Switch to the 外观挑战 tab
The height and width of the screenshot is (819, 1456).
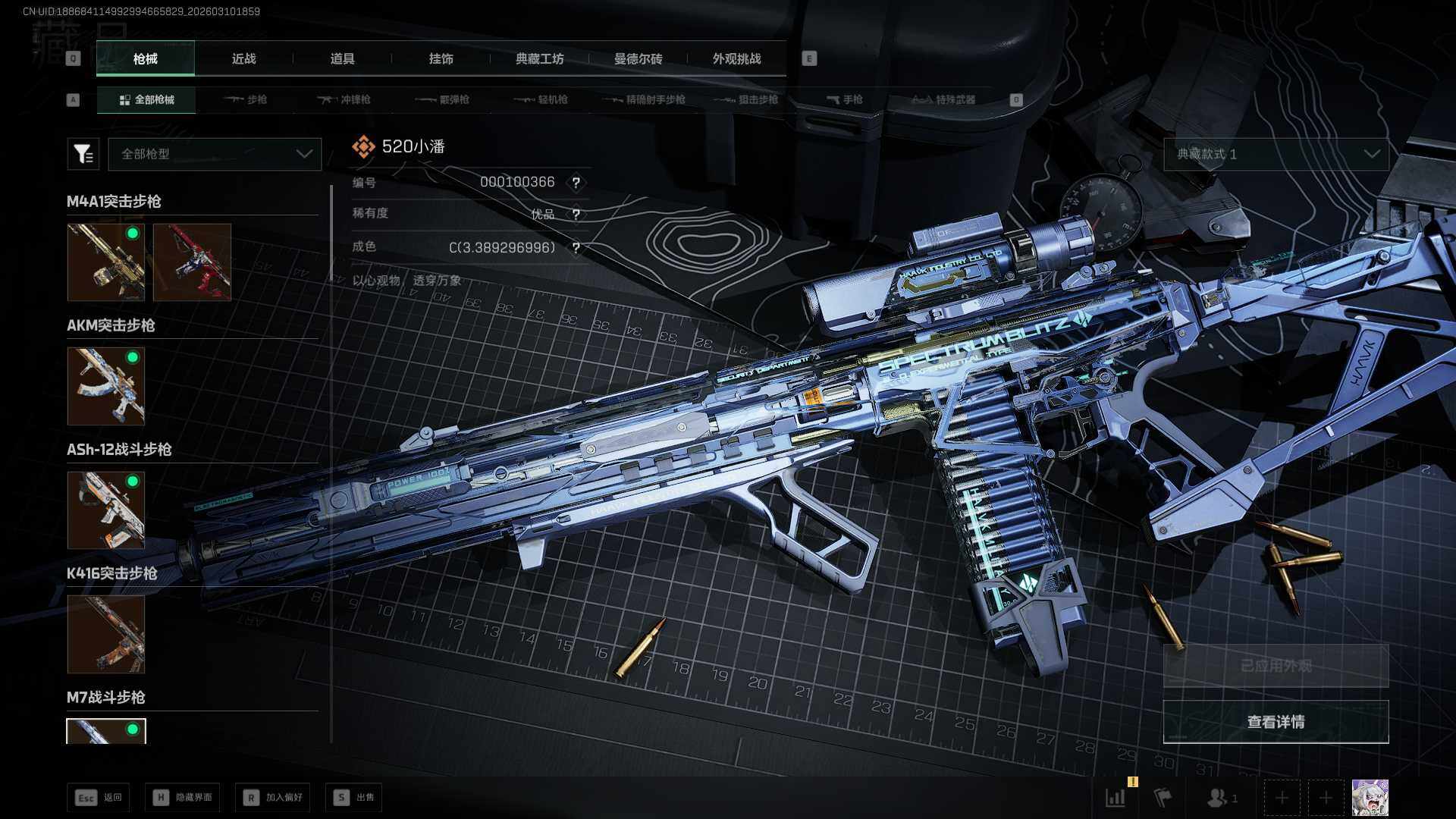pos(736,59)
